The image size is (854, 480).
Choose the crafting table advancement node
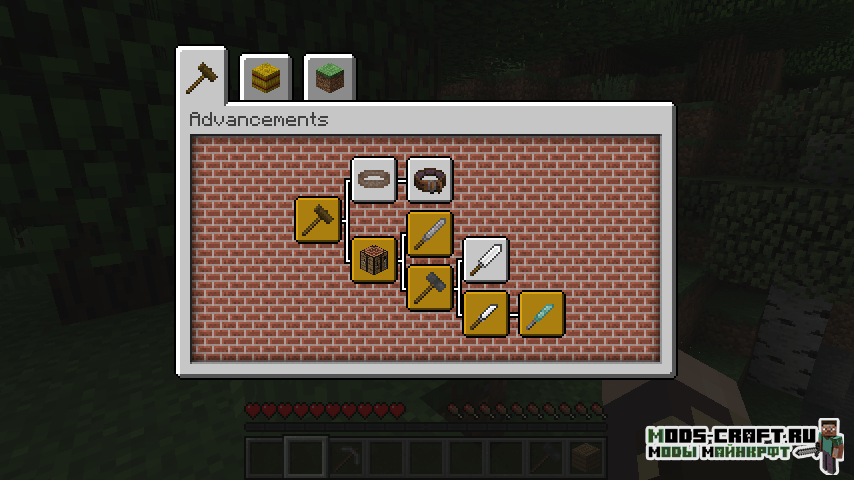374,260
